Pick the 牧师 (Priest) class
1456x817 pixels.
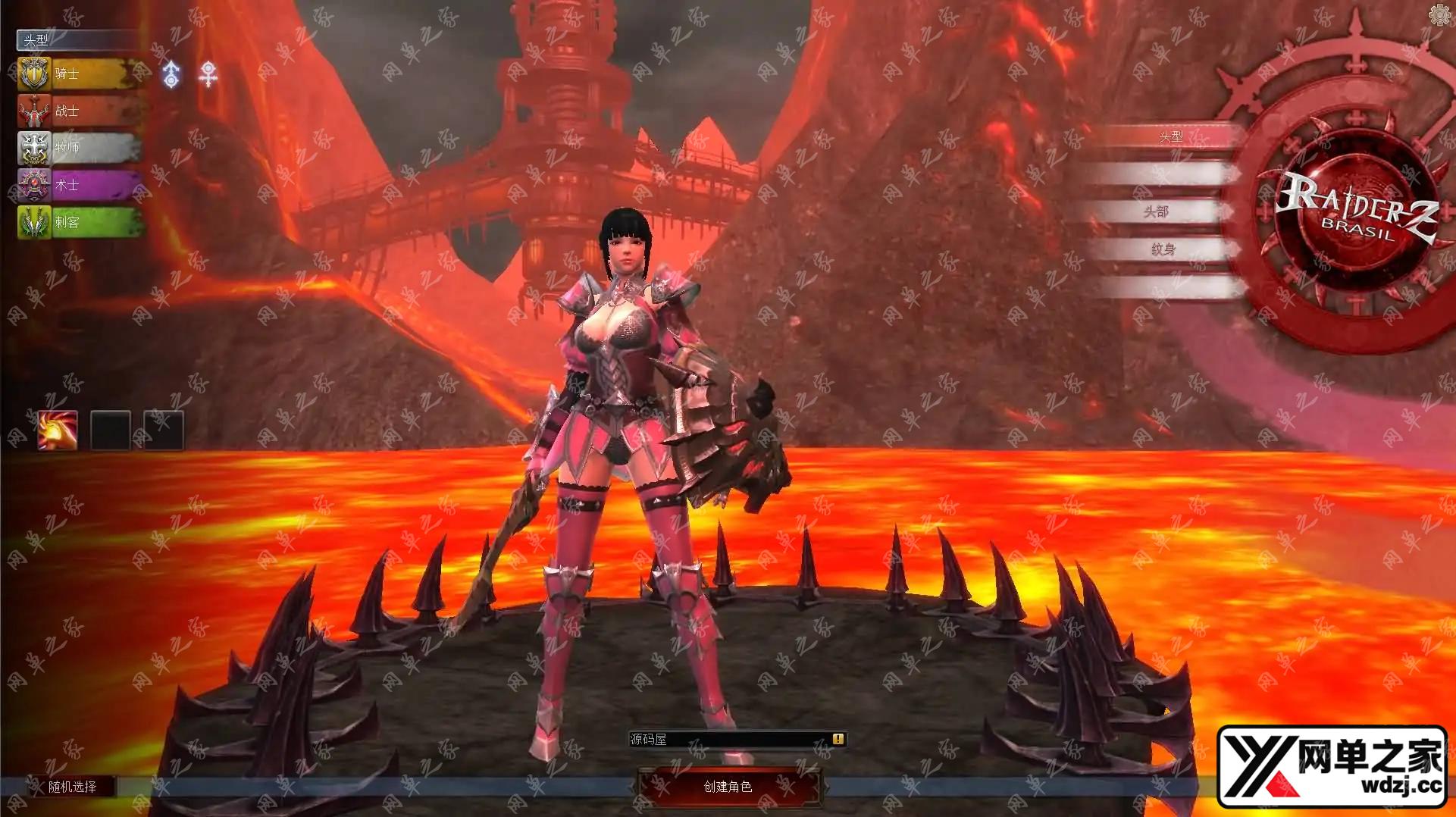click(79, 147)
